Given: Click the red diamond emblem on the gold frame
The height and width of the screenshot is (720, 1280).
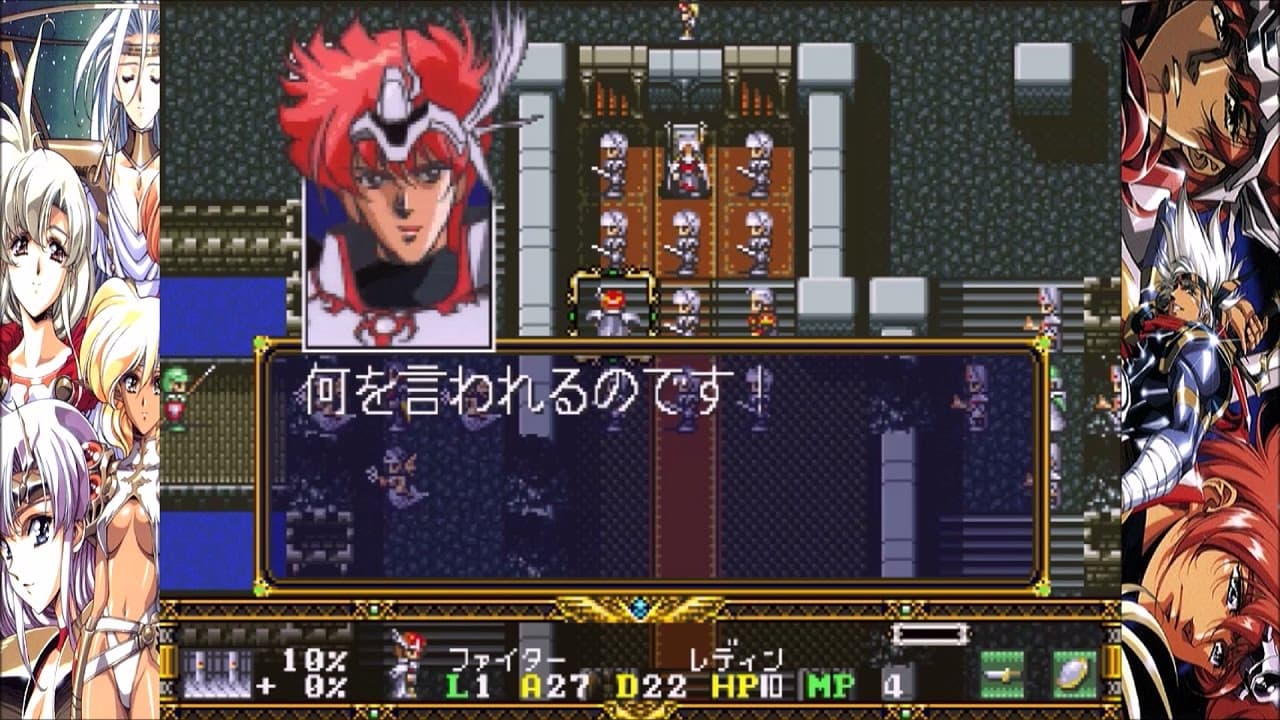Looking at the screenshot, I should point(638,608).
